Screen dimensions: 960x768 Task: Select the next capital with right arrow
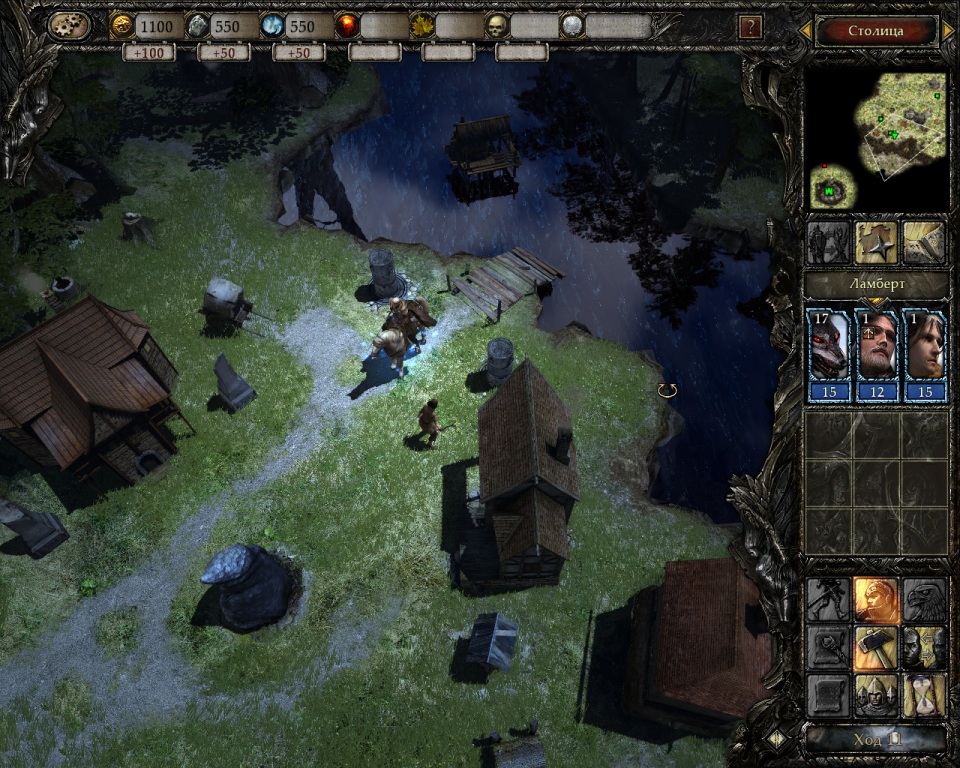coord(947,31)
